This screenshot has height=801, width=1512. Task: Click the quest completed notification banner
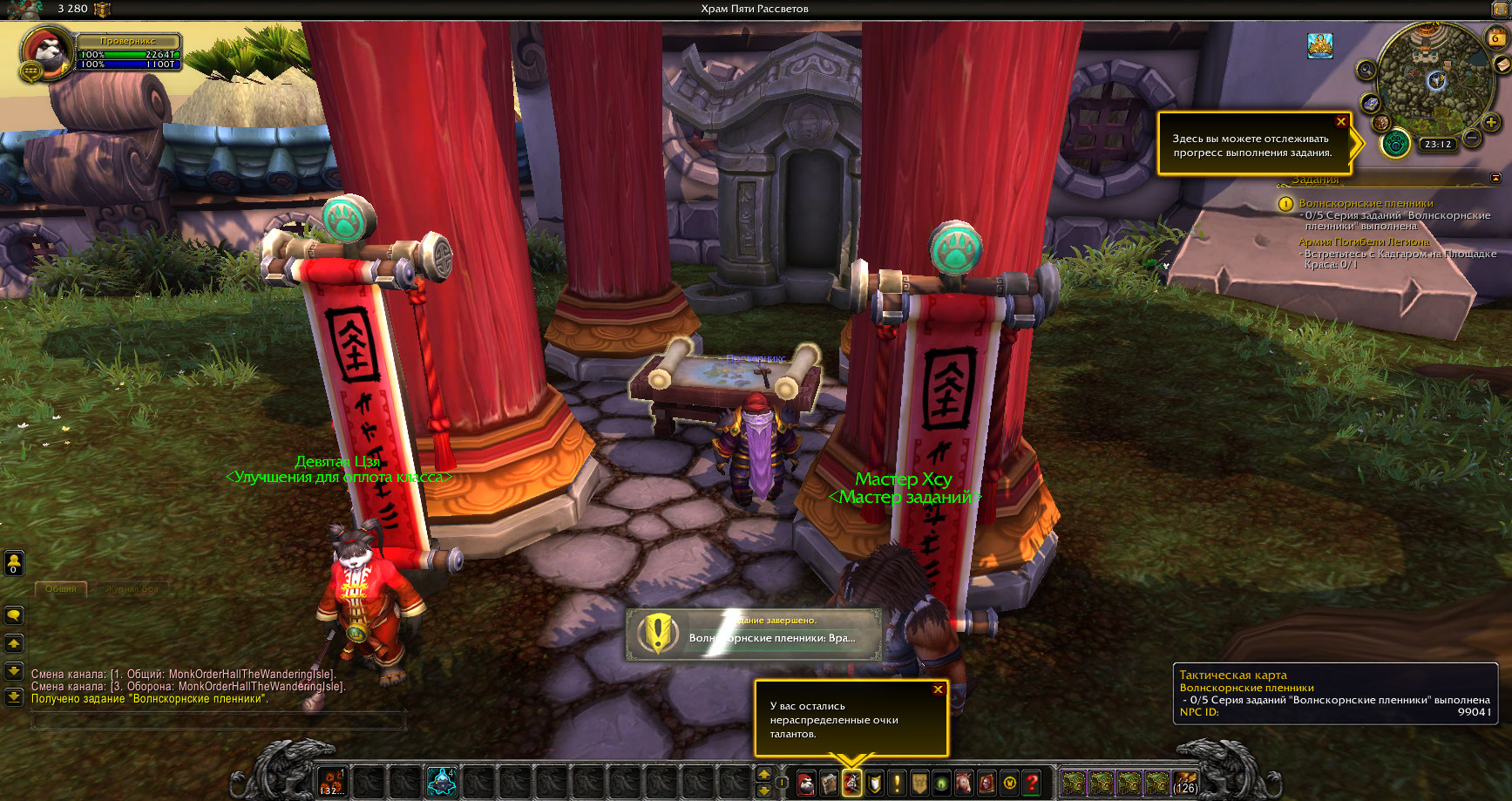(754, 633)
